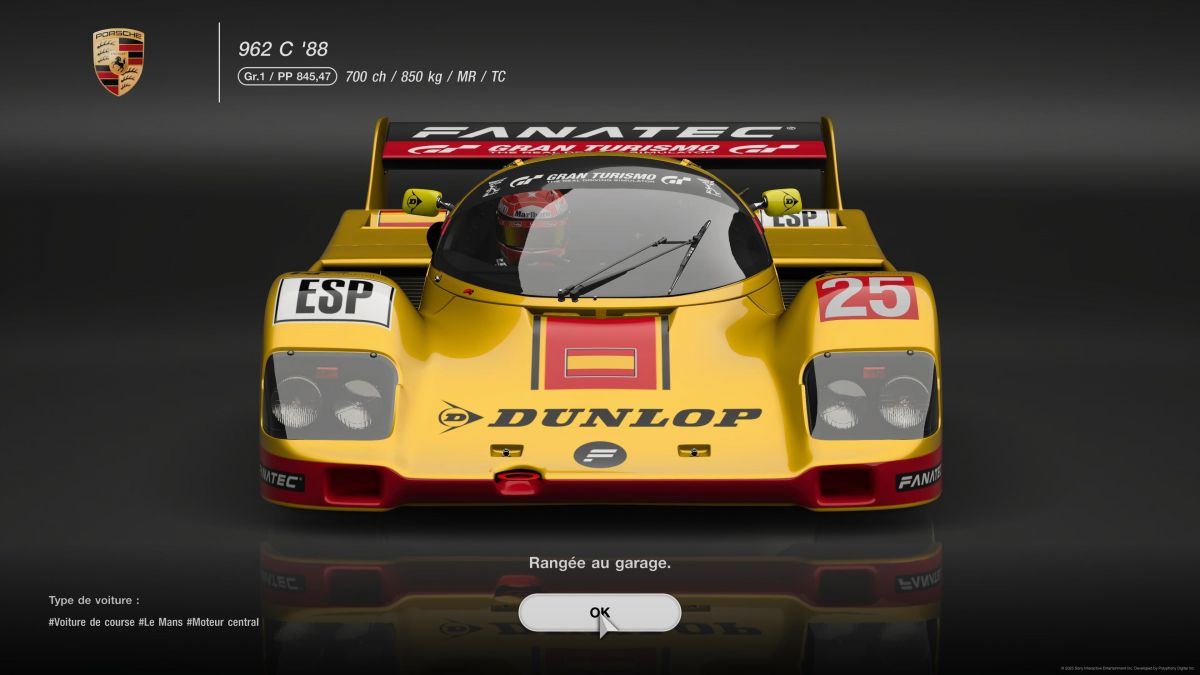Confirm with the OK button

click(x=599, y=613)
